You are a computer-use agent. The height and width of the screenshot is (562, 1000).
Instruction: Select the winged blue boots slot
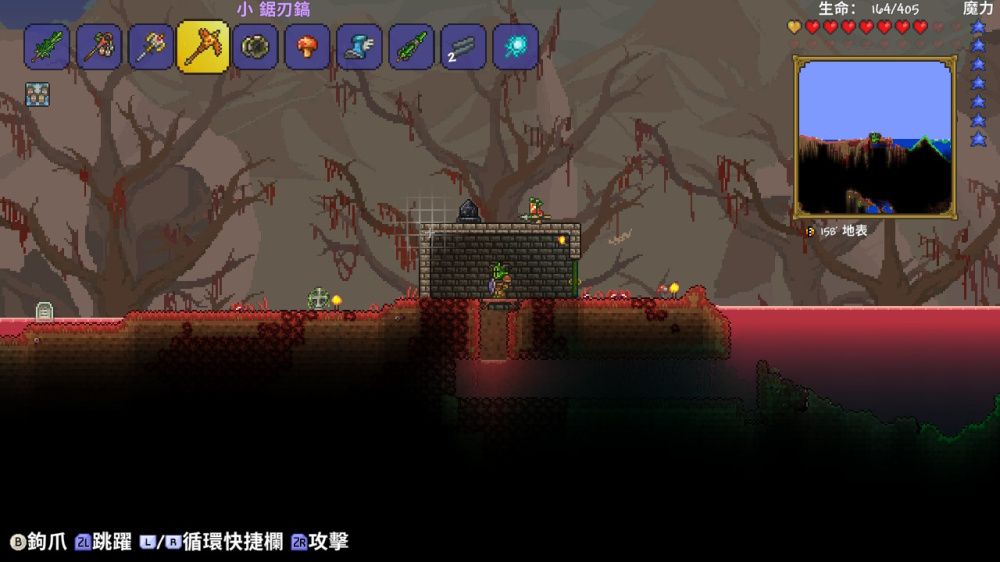pos(360,47)
